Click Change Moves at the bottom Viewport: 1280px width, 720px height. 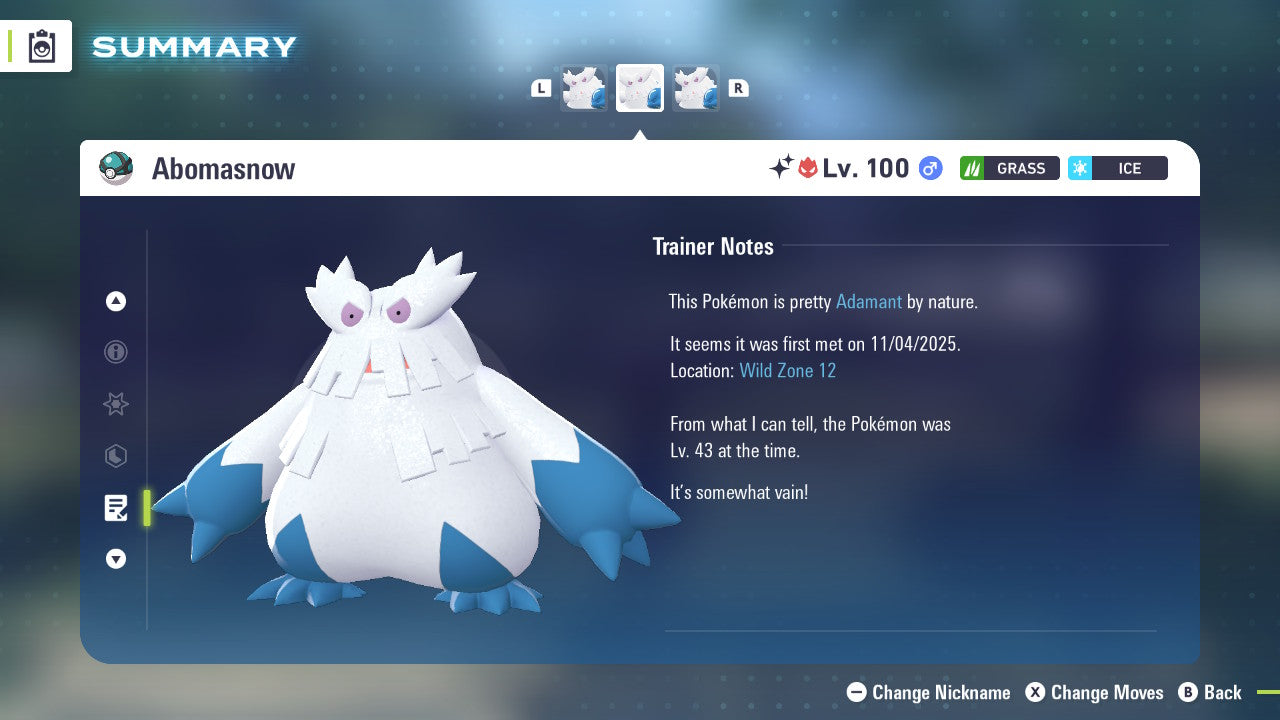[1108, 692]
